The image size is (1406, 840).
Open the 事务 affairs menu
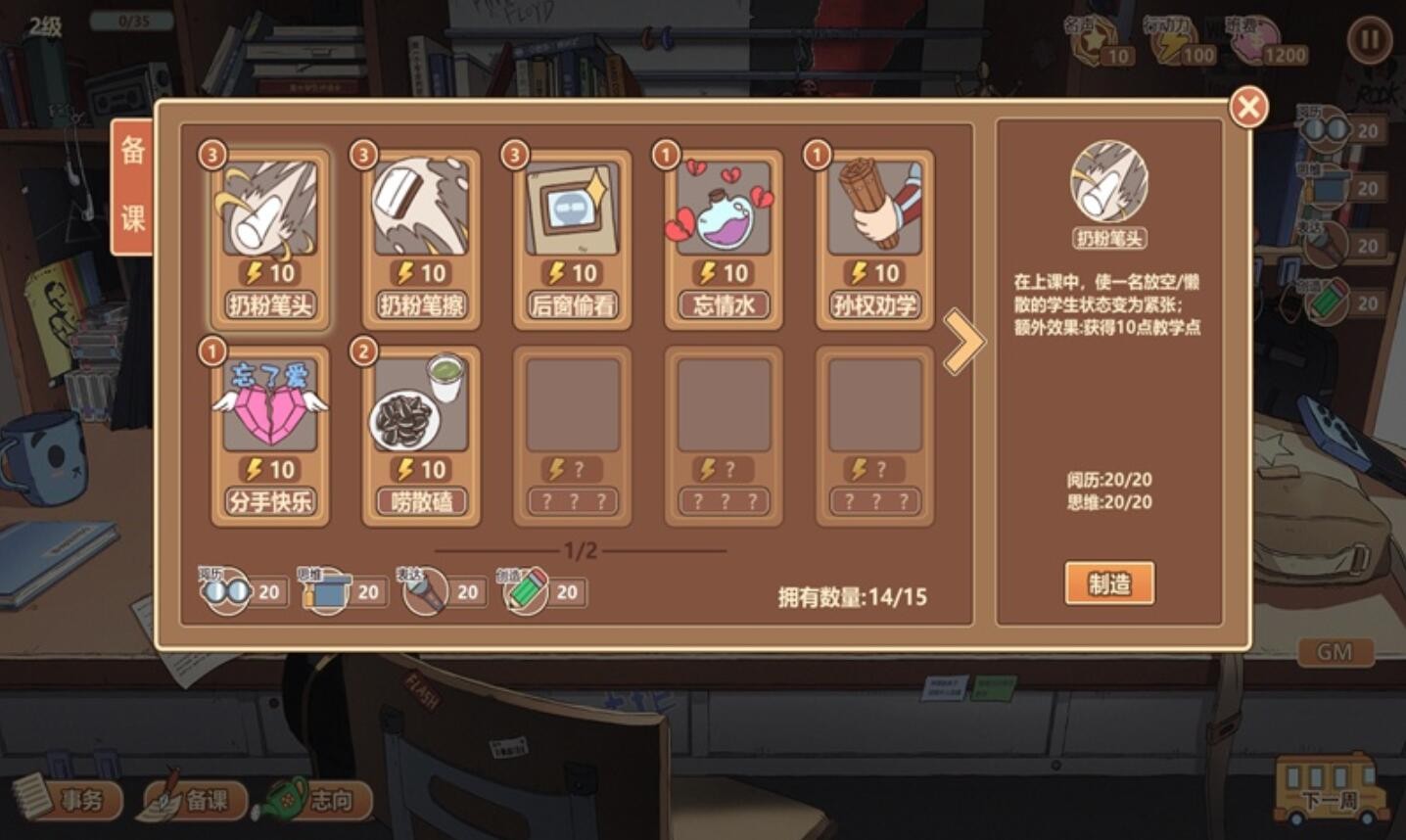[69, 800]
